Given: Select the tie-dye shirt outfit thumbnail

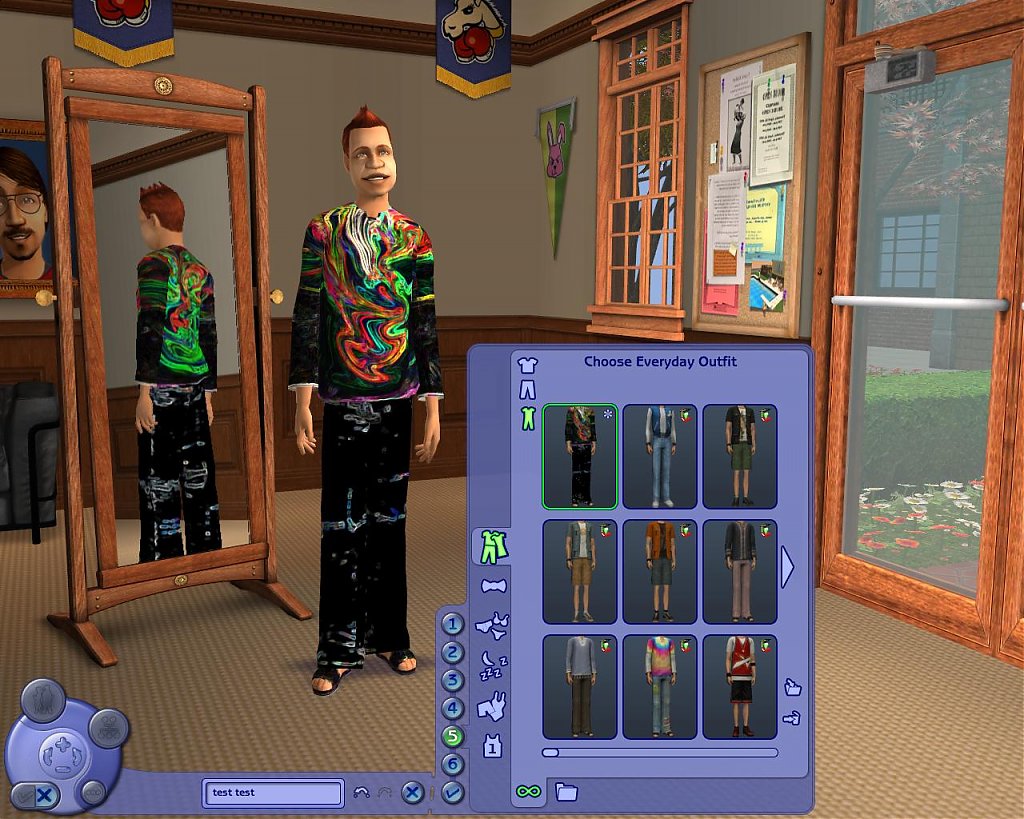Looking at the screenshot, I should click(659, 686).
